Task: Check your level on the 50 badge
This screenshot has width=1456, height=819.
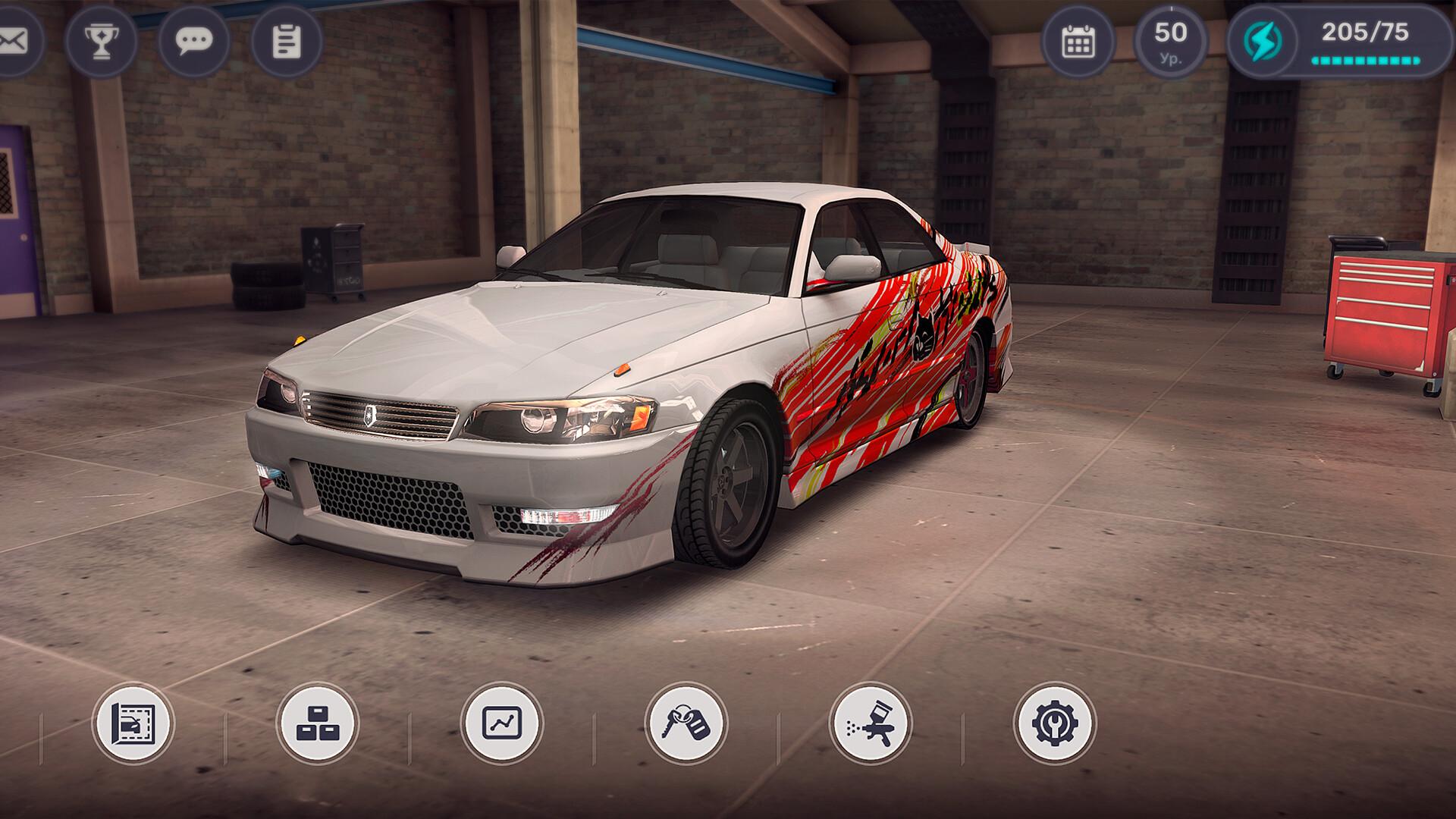Action: pos(1170,42)
